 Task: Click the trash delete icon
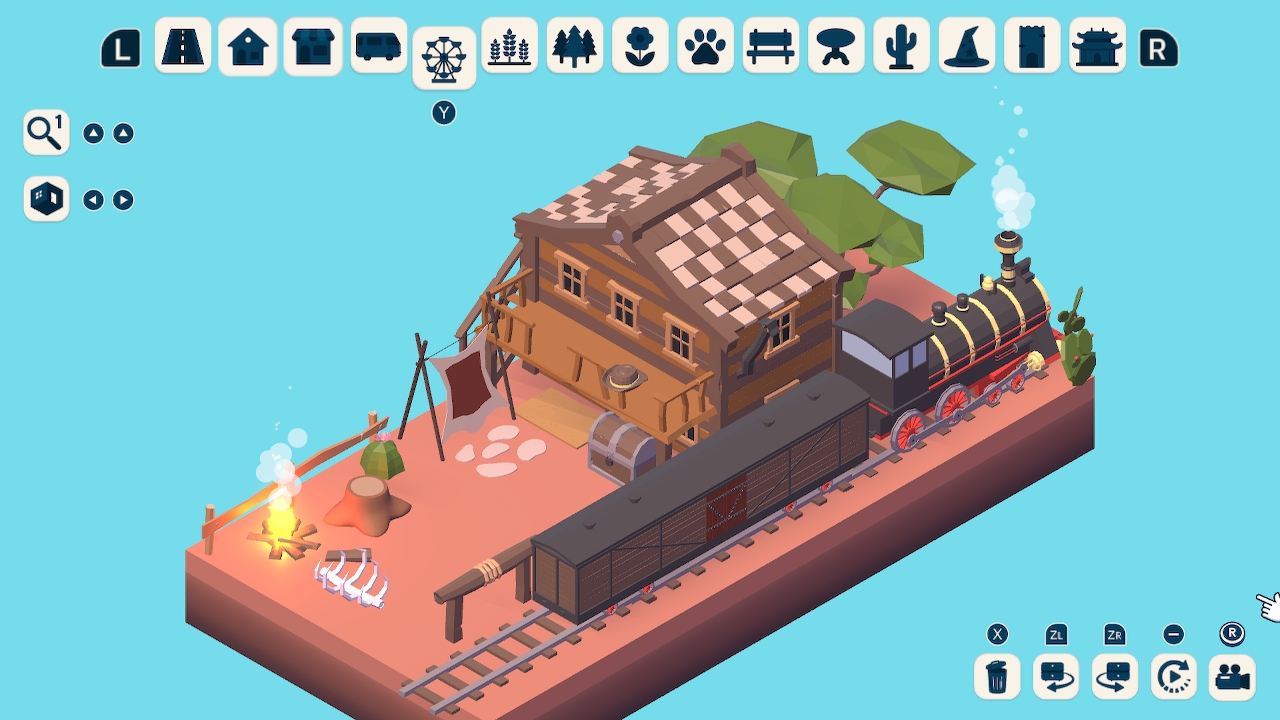[995, 676]
